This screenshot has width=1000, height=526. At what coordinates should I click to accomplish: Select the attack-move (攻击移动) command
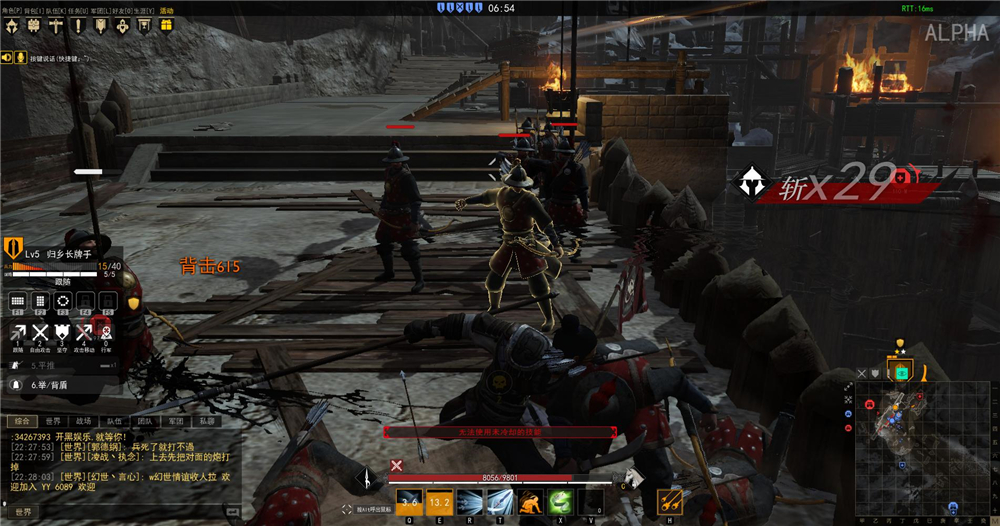click(84, 332)
